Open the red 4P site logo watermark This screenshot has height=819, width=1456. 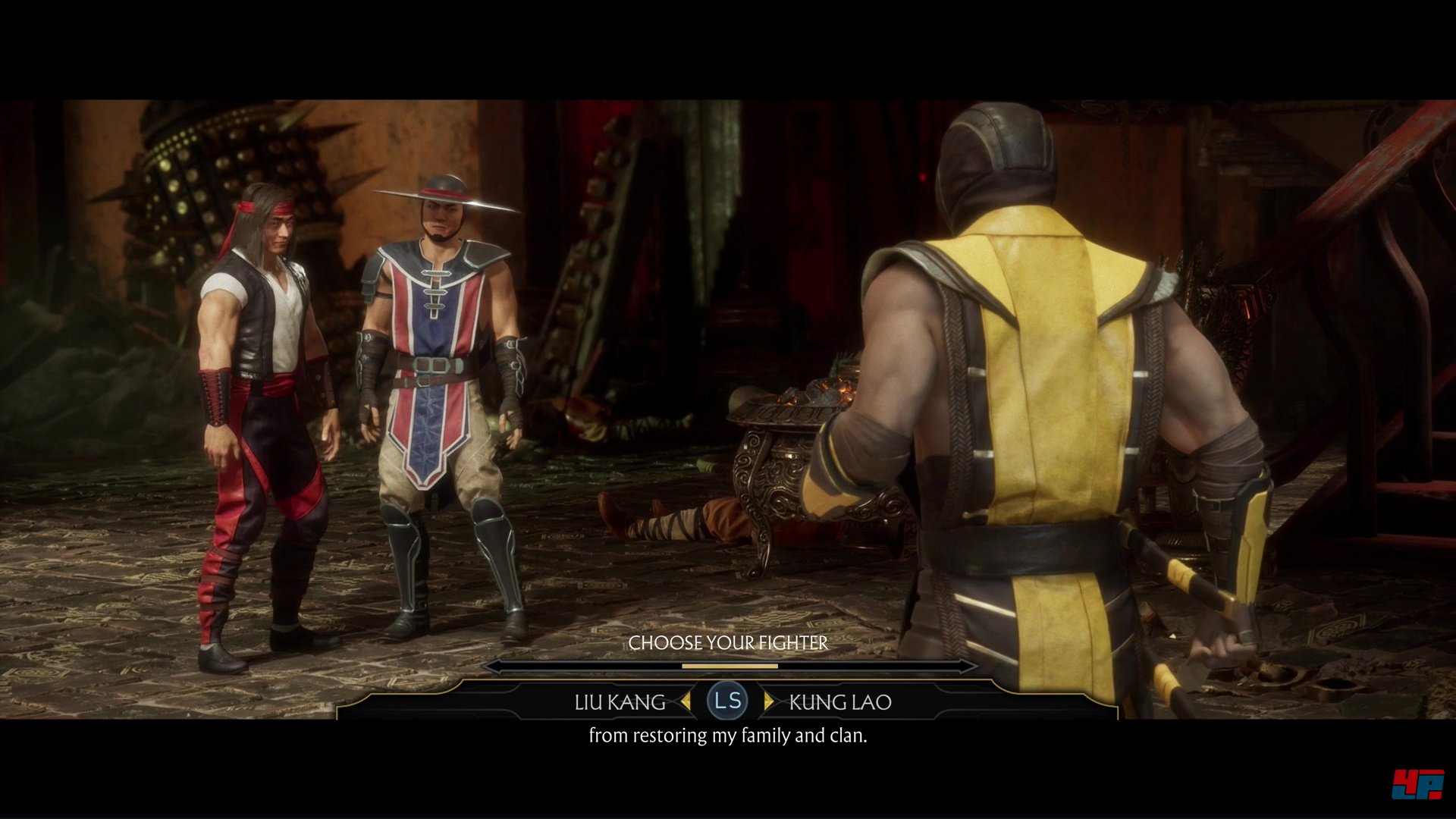(1417, 784)
